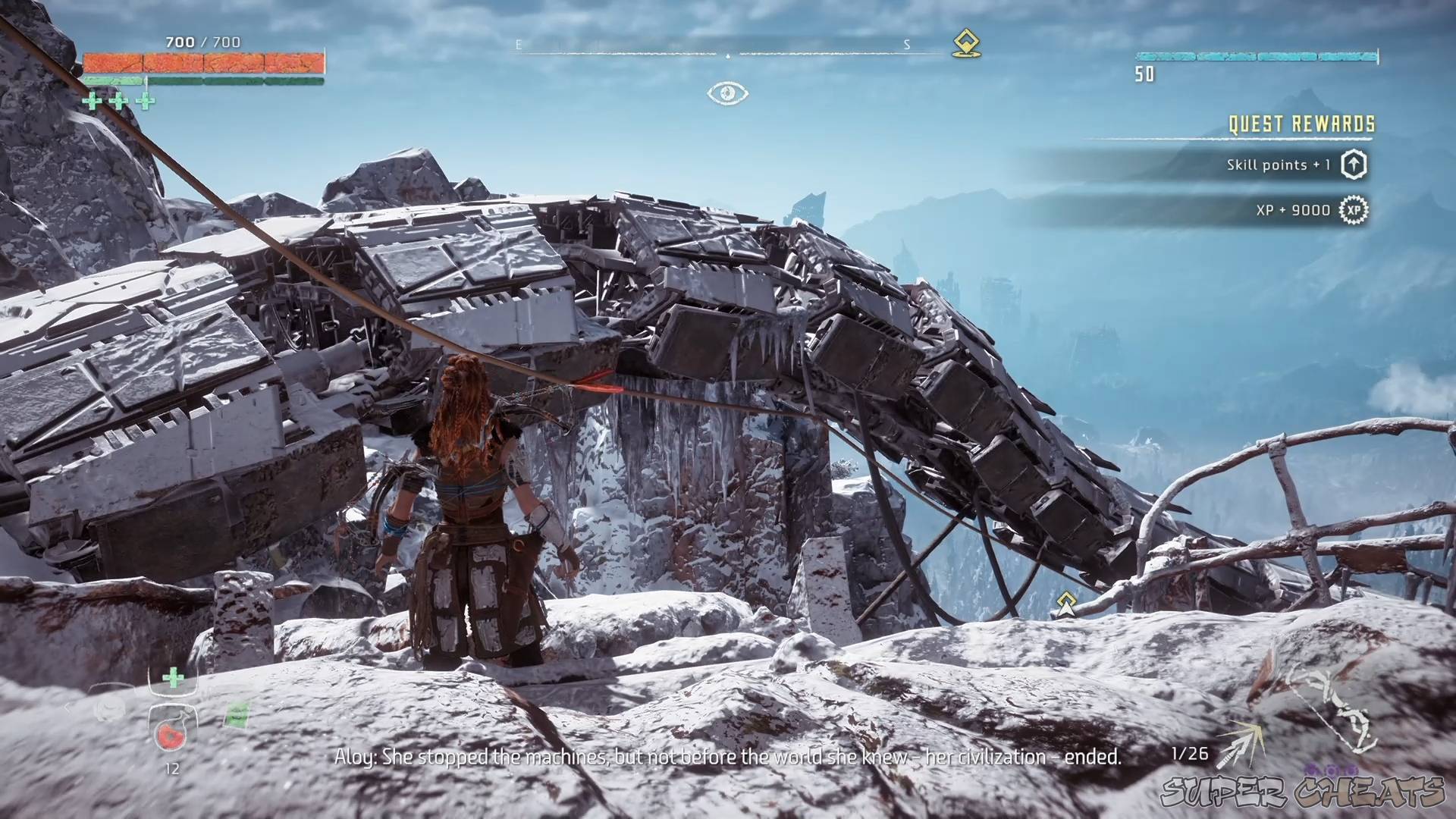This screenshot has width=1456, height=819.
Task: Click the 12 berry count label
Action: (x=172, y=767)
